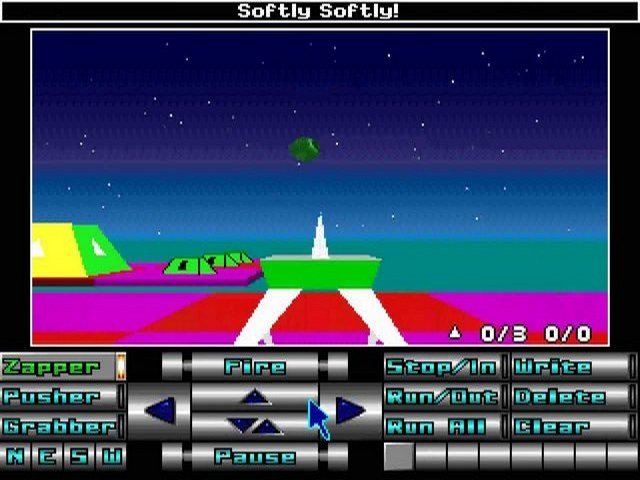Image resolution: width=640 pixels, height=480 pixels.
Task: Click the Delete button
Action: 568,397
